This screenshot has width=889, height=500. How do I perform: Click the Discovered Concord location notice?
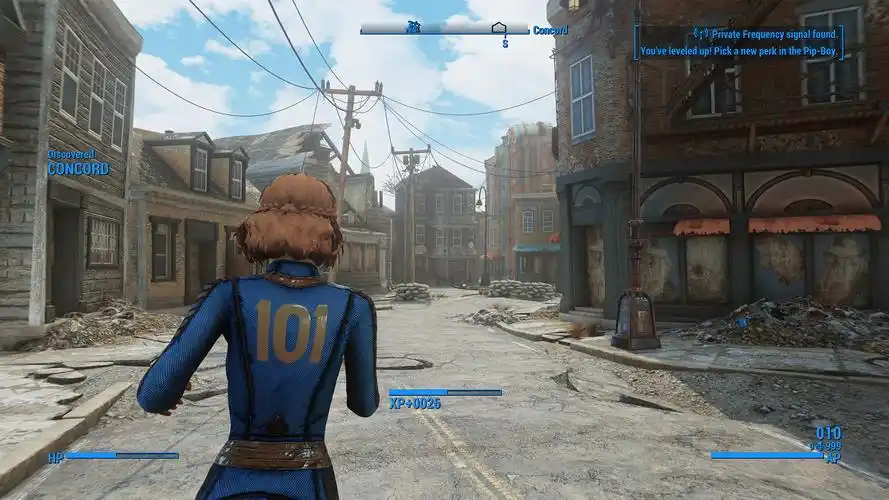tap(77, 163)
